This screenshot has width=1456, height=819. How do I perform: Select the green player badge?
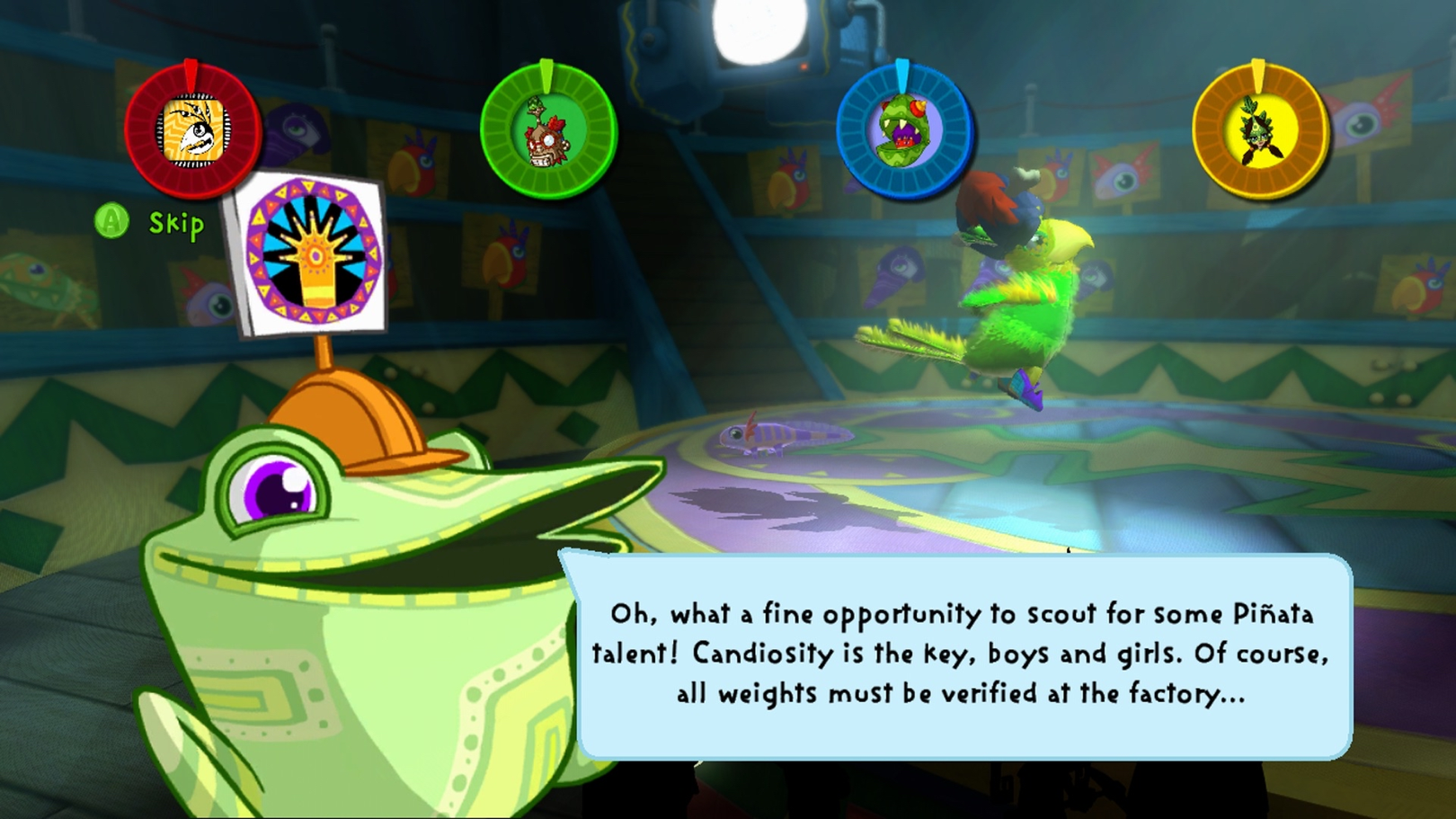tap(548, 130)
